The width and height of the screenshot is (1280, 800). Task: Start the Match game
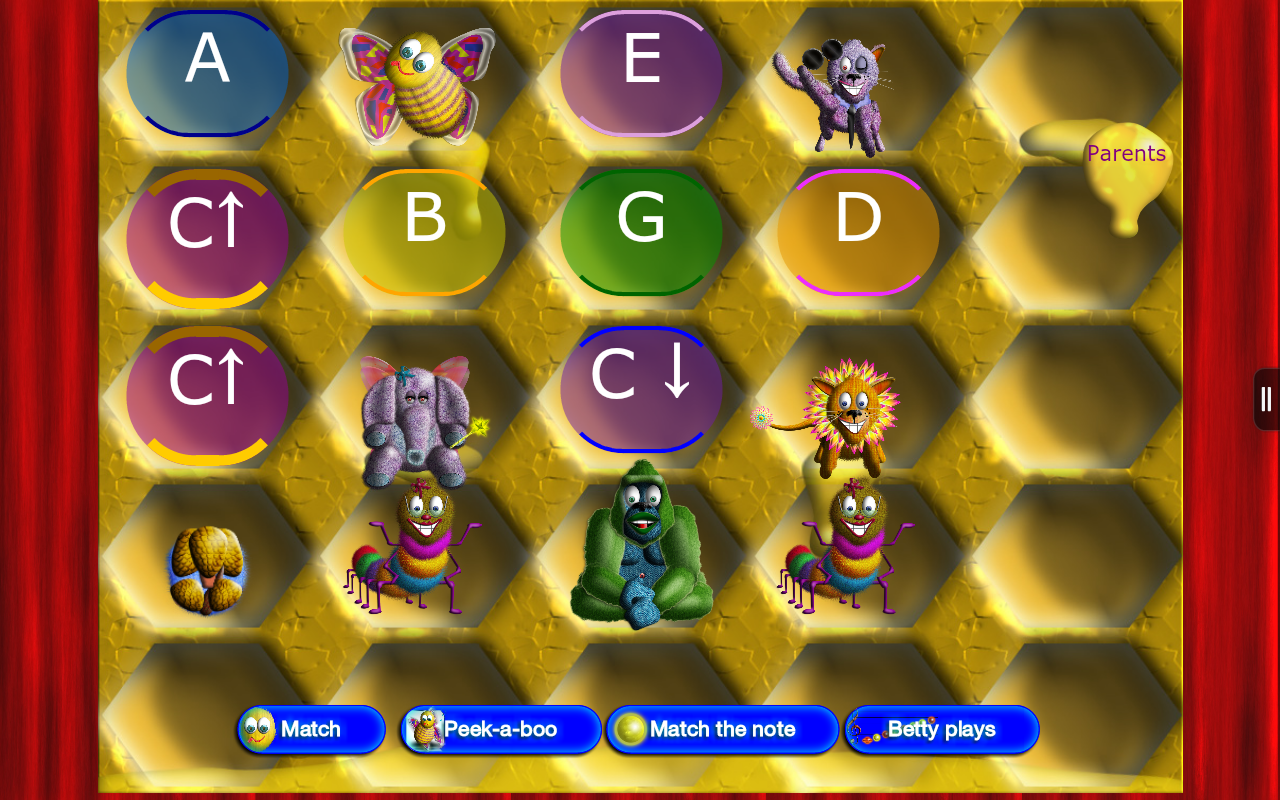tap(311, 730)
